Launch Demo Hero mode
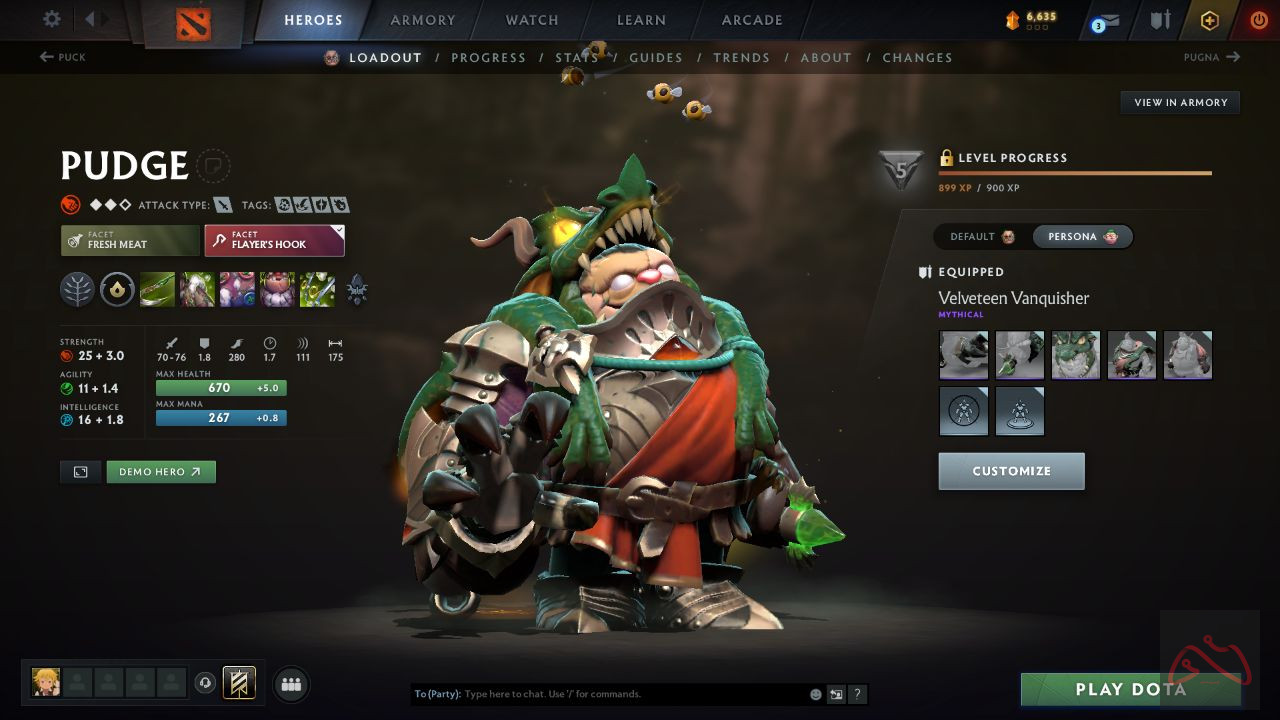 point(161,472)
